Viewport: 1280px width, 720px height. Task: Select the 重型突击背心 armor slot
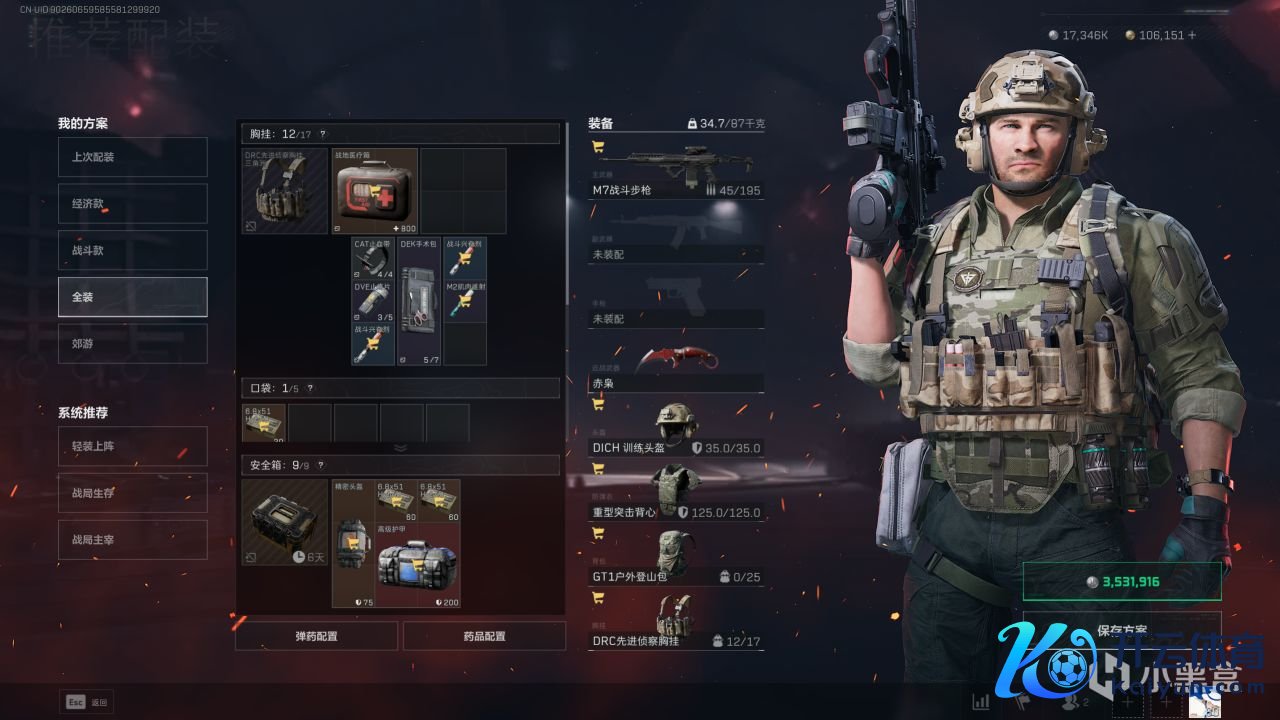675,492
